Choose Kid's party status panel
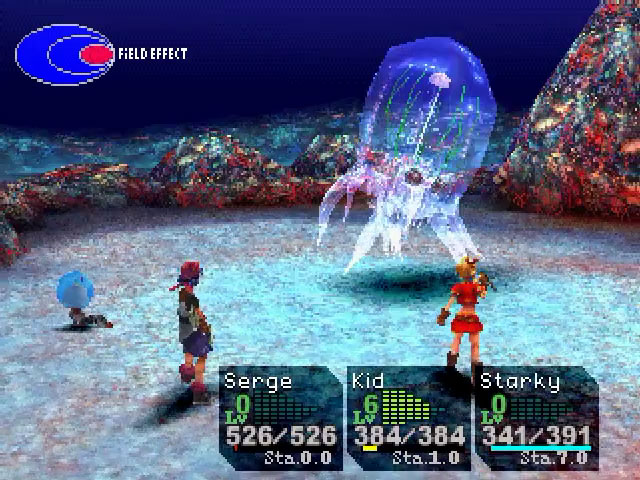640x480 pixels. click(x=409, y=417)
